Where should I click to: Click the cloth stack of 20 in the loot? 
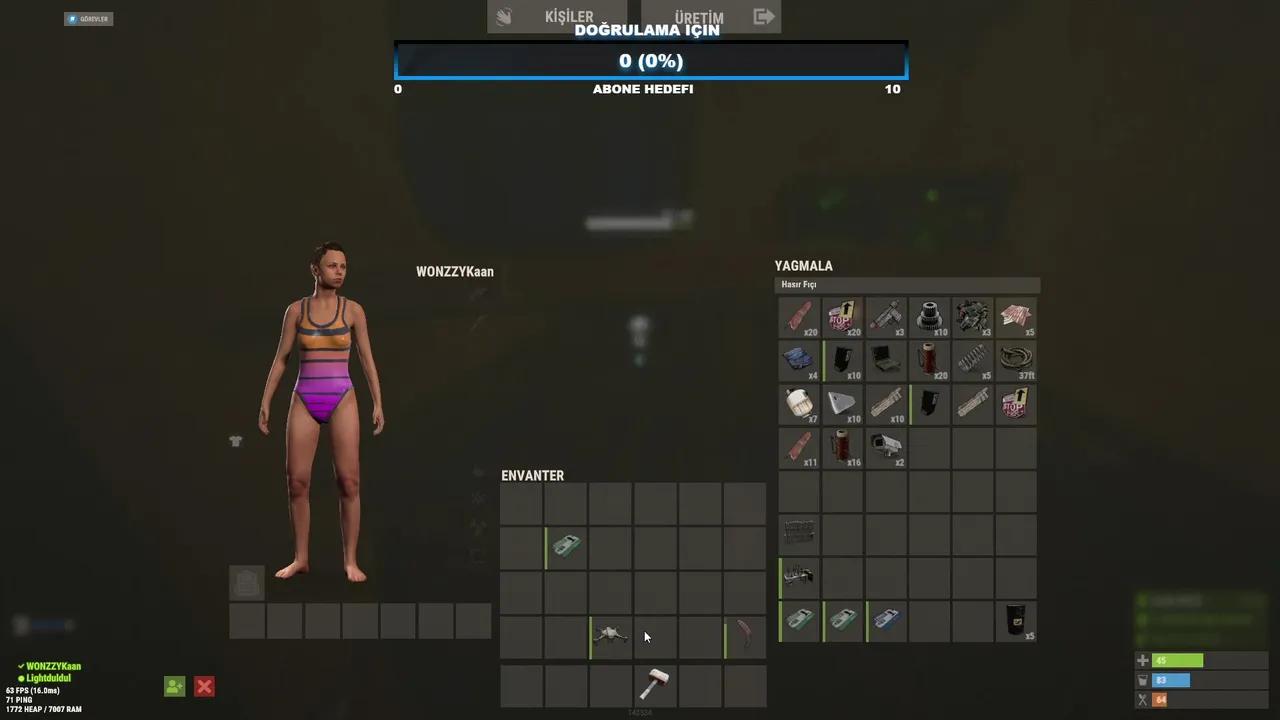(798, 317)
